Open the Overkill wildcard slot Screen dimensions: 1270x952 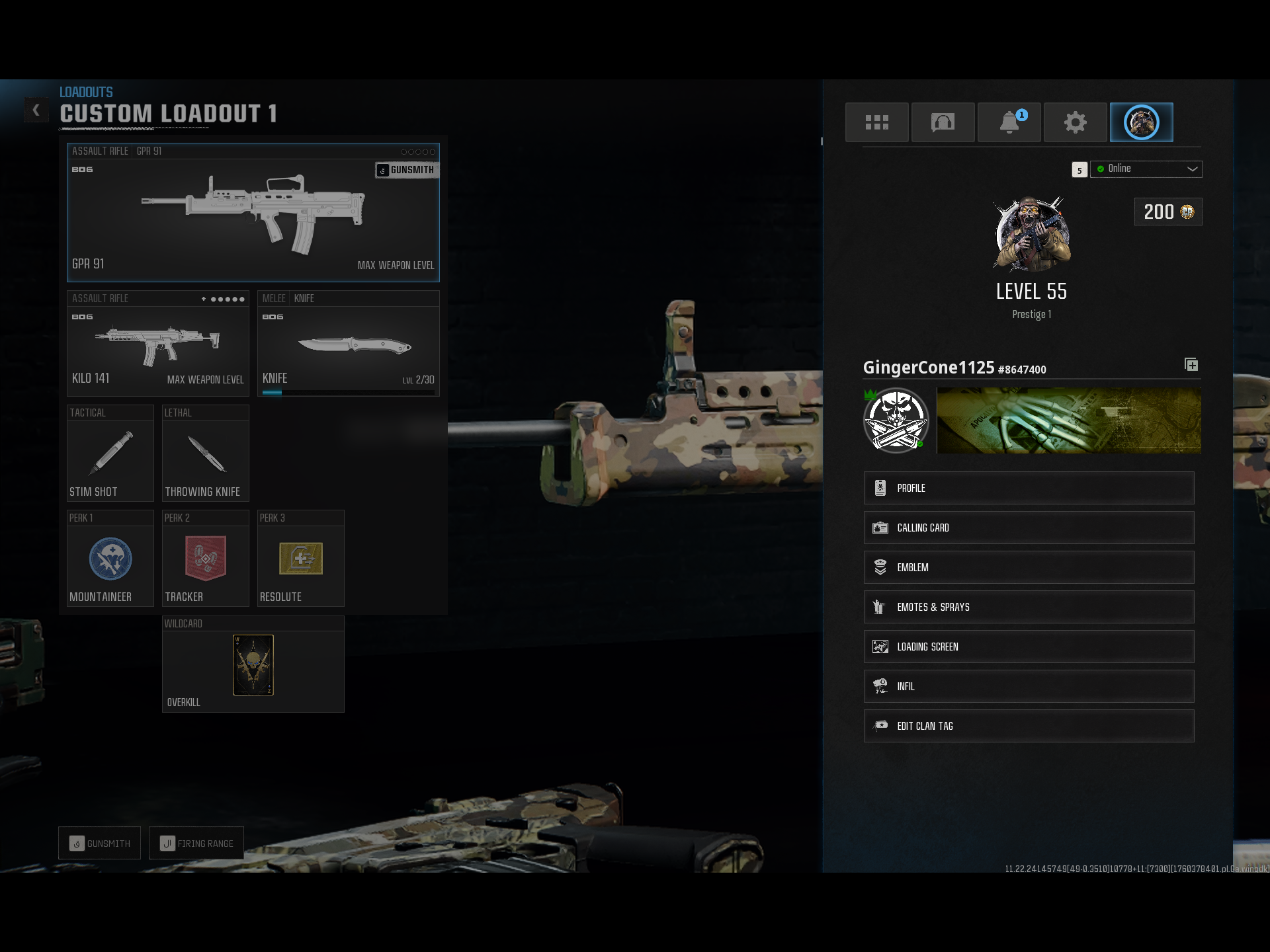point(253,665)
